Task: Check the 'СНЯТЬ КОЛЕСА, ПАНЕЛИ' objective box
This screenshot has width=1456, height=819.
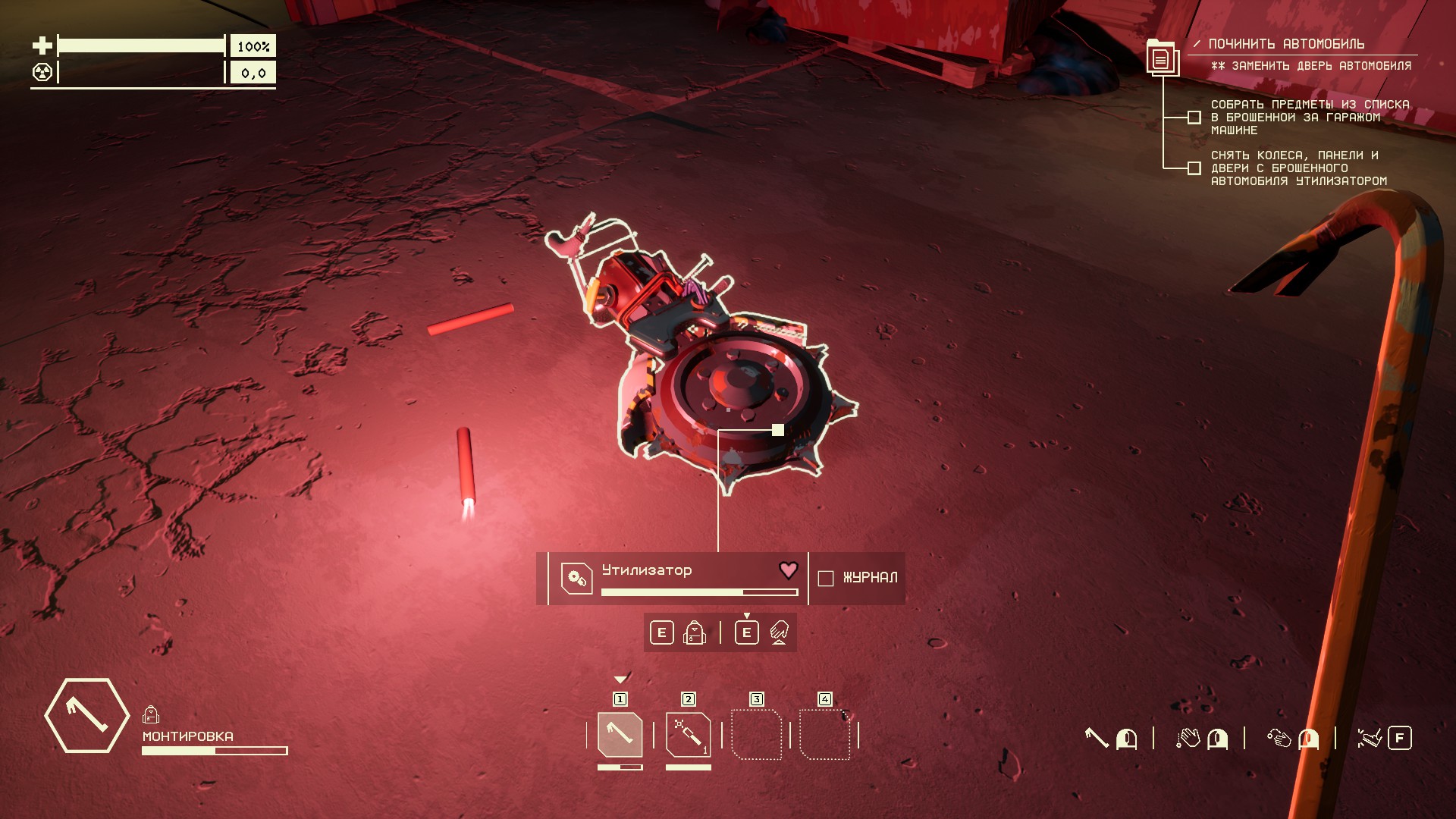Action: 1194,168
